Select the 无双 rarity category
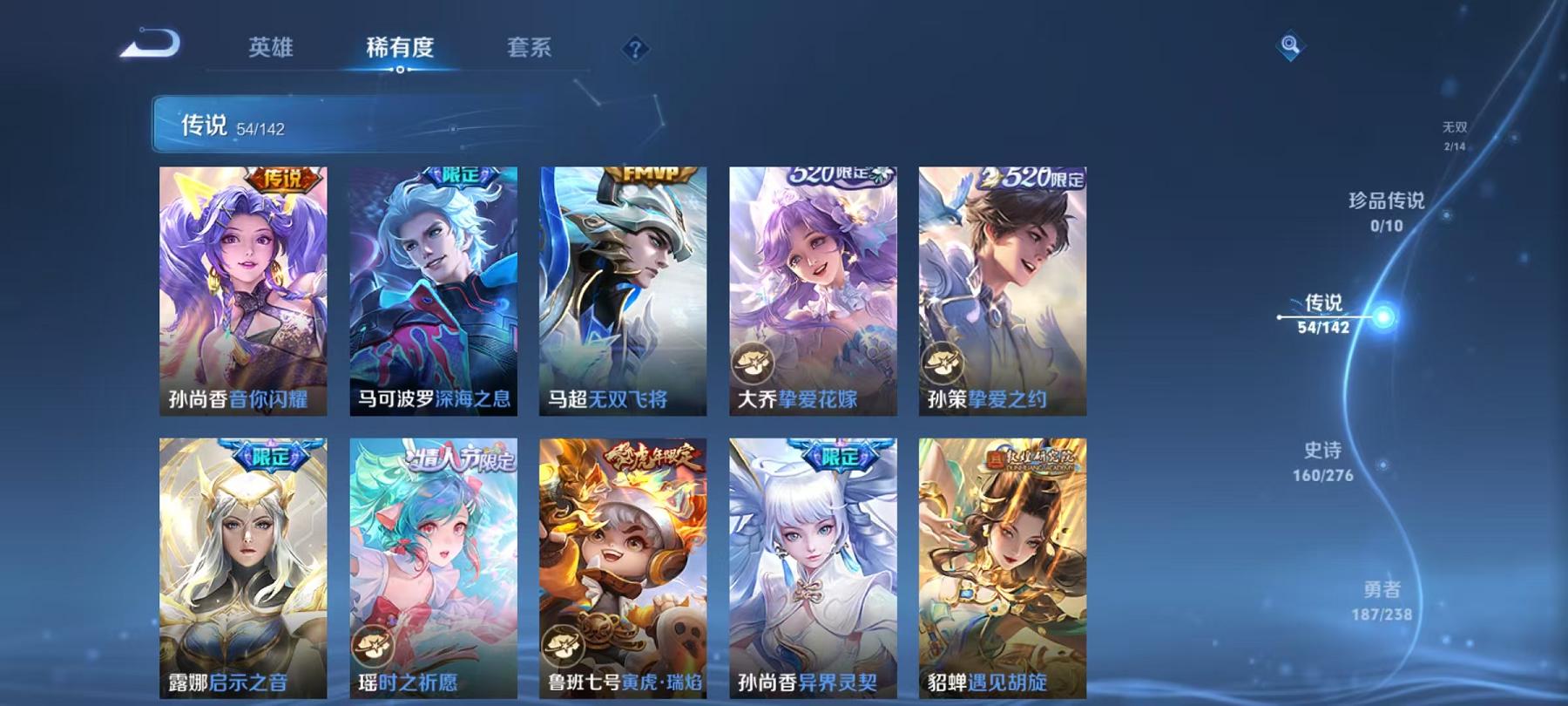 click(1453, 126)
